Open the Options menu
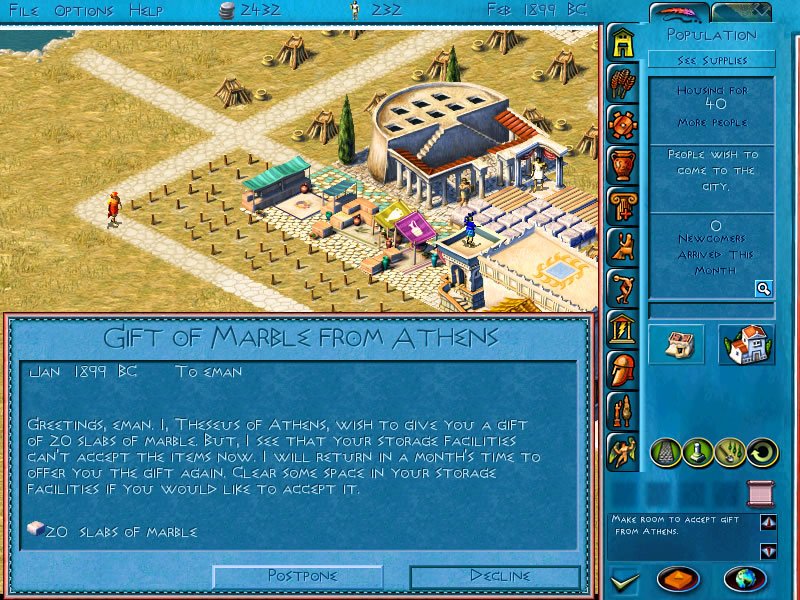Screen dimensions: 800x600 [83, 10]
